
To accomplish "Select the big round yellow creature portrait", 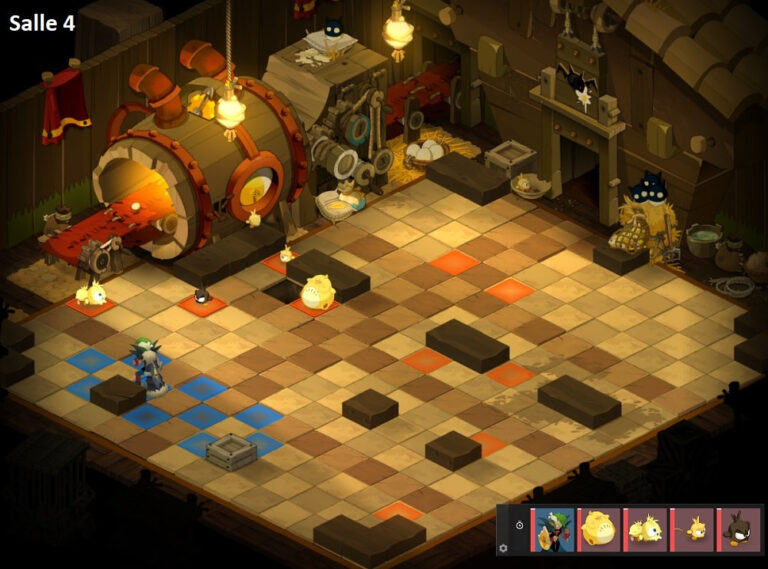I will pyautogui.click(x=601, y=529).
